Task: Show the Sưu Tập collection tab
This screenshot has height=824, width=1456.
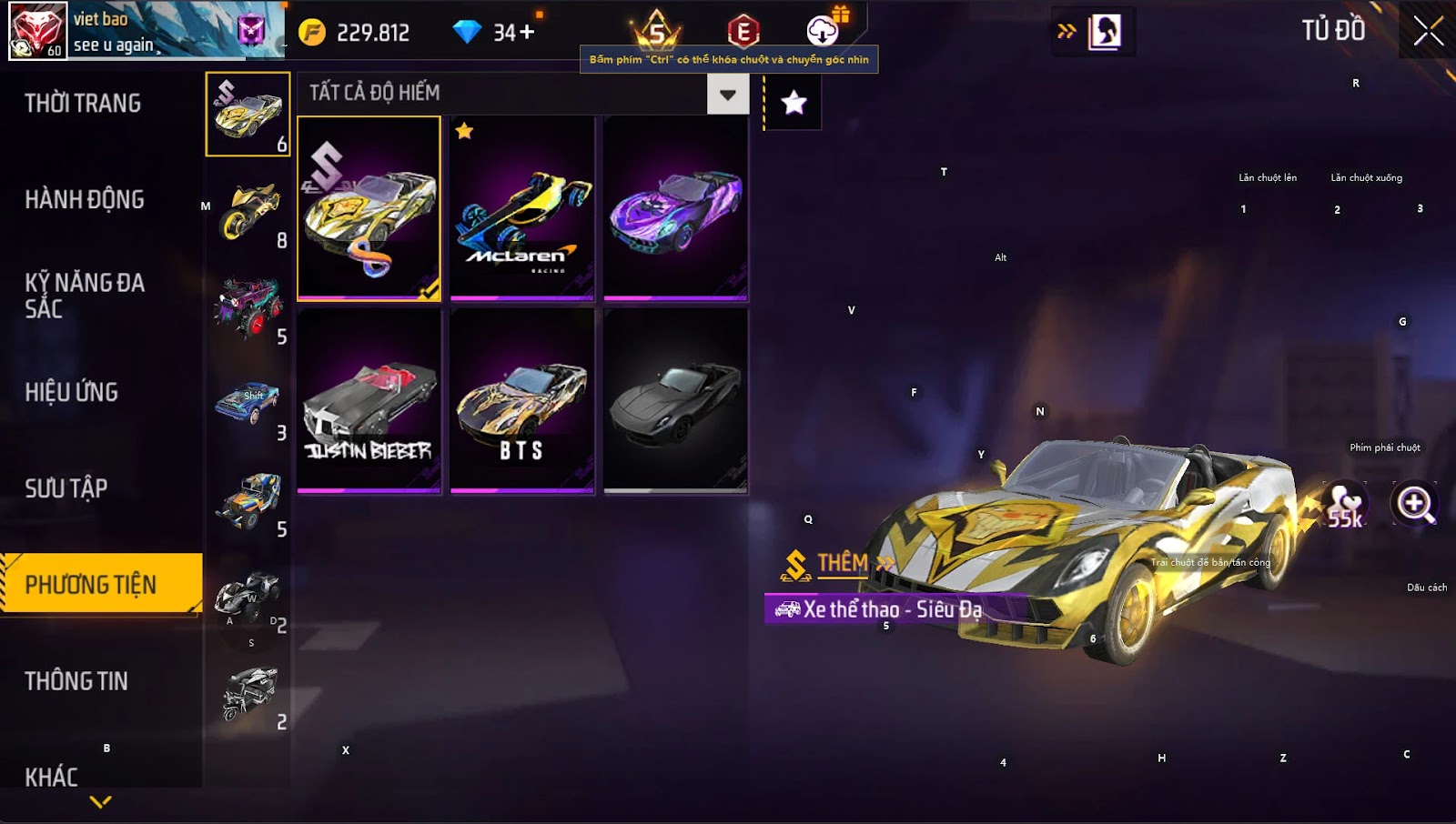Action: click(x=66, y=488)
